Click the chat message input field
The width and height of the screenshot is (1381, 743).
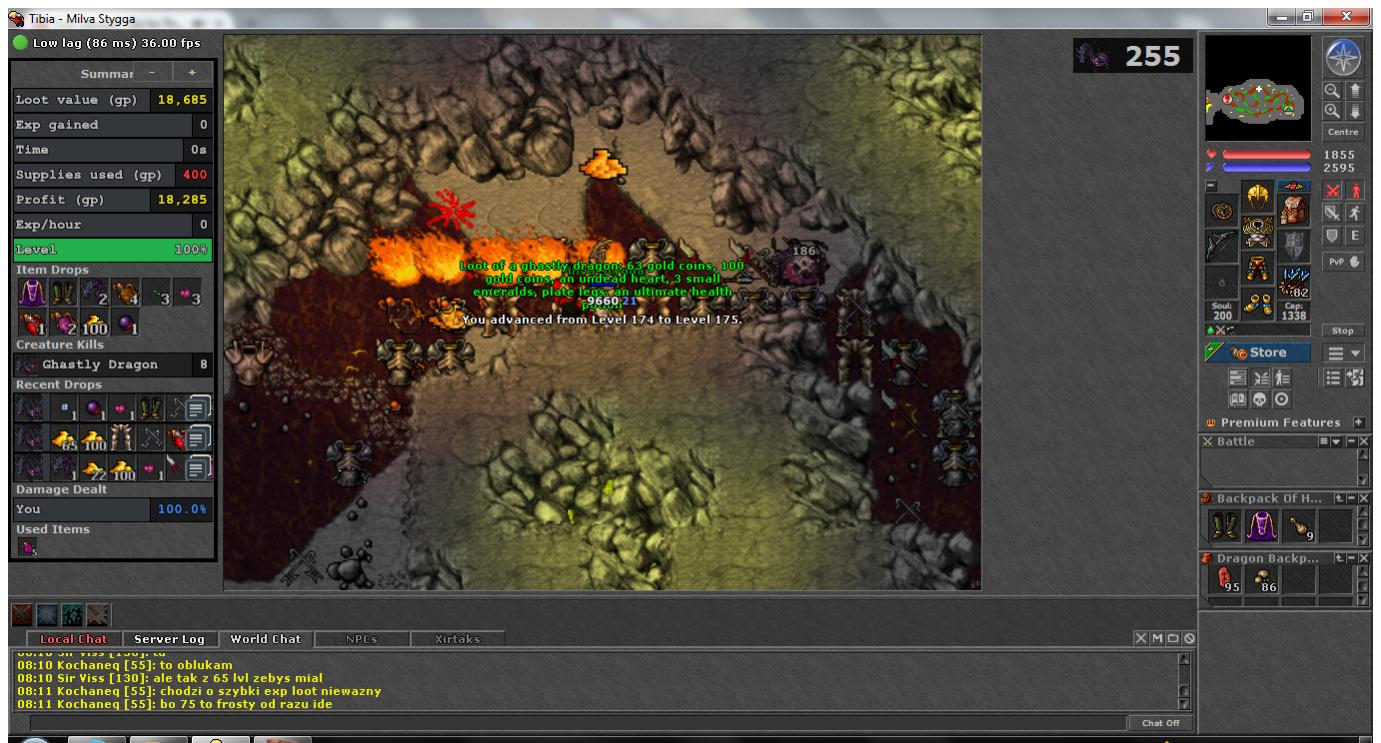[575, 723]
